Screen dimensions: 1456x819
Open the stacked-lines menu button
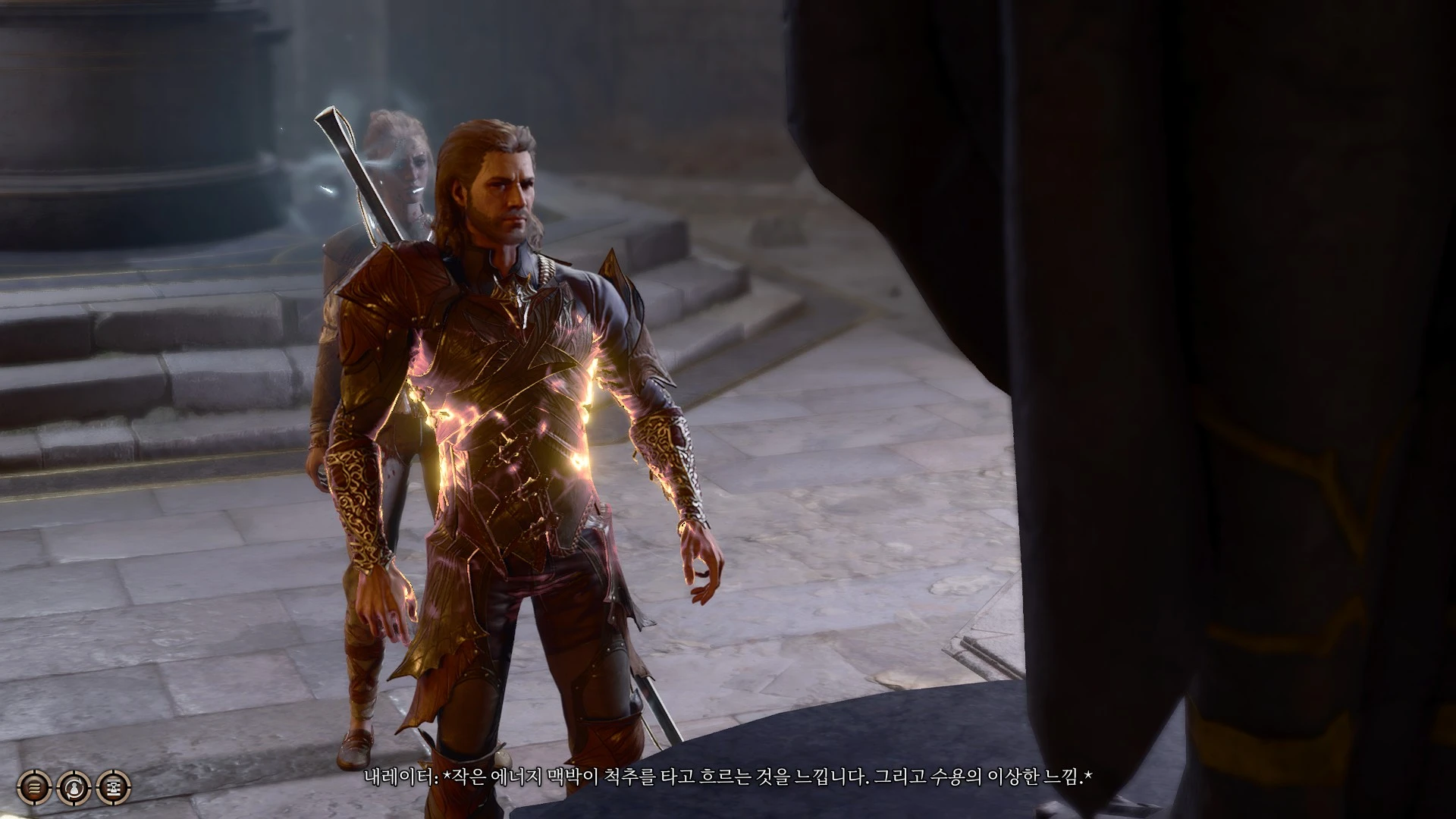pyautogui.click(x=33, y=789)
